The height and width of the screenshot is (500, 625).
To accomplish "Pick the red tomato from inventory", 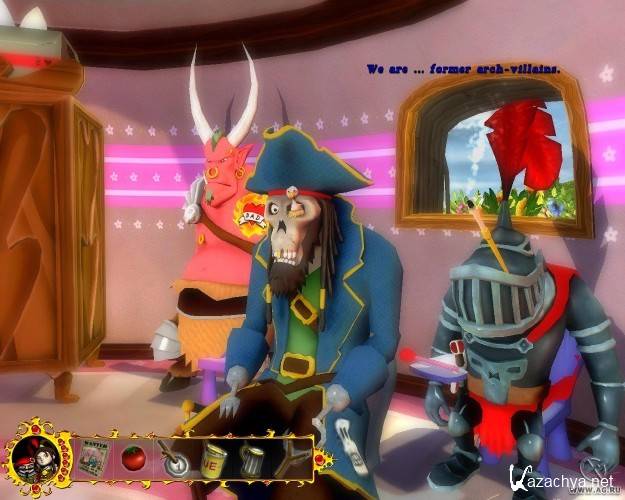I will click(x=133, y=460).
